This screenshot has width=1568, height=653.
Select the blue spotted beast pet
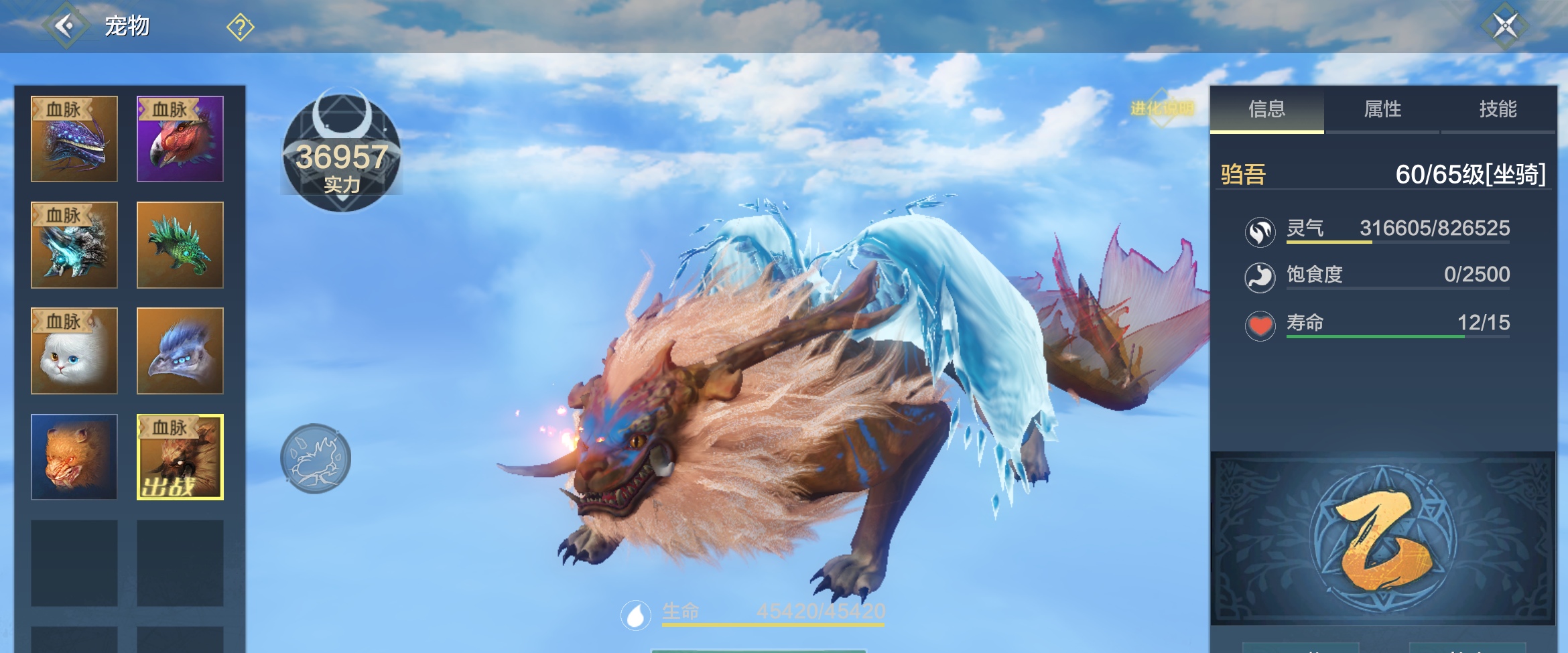[x=74, y=139]
